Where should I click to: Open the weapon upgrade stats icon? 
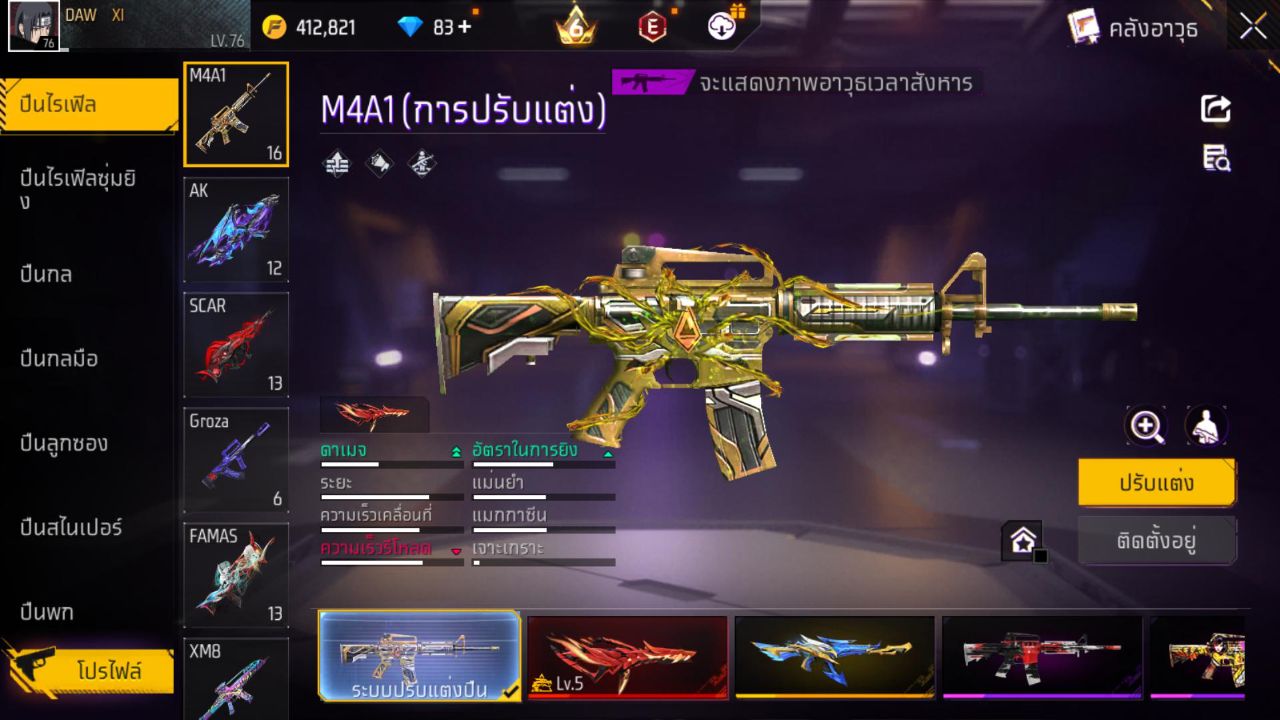click(335, 162)
